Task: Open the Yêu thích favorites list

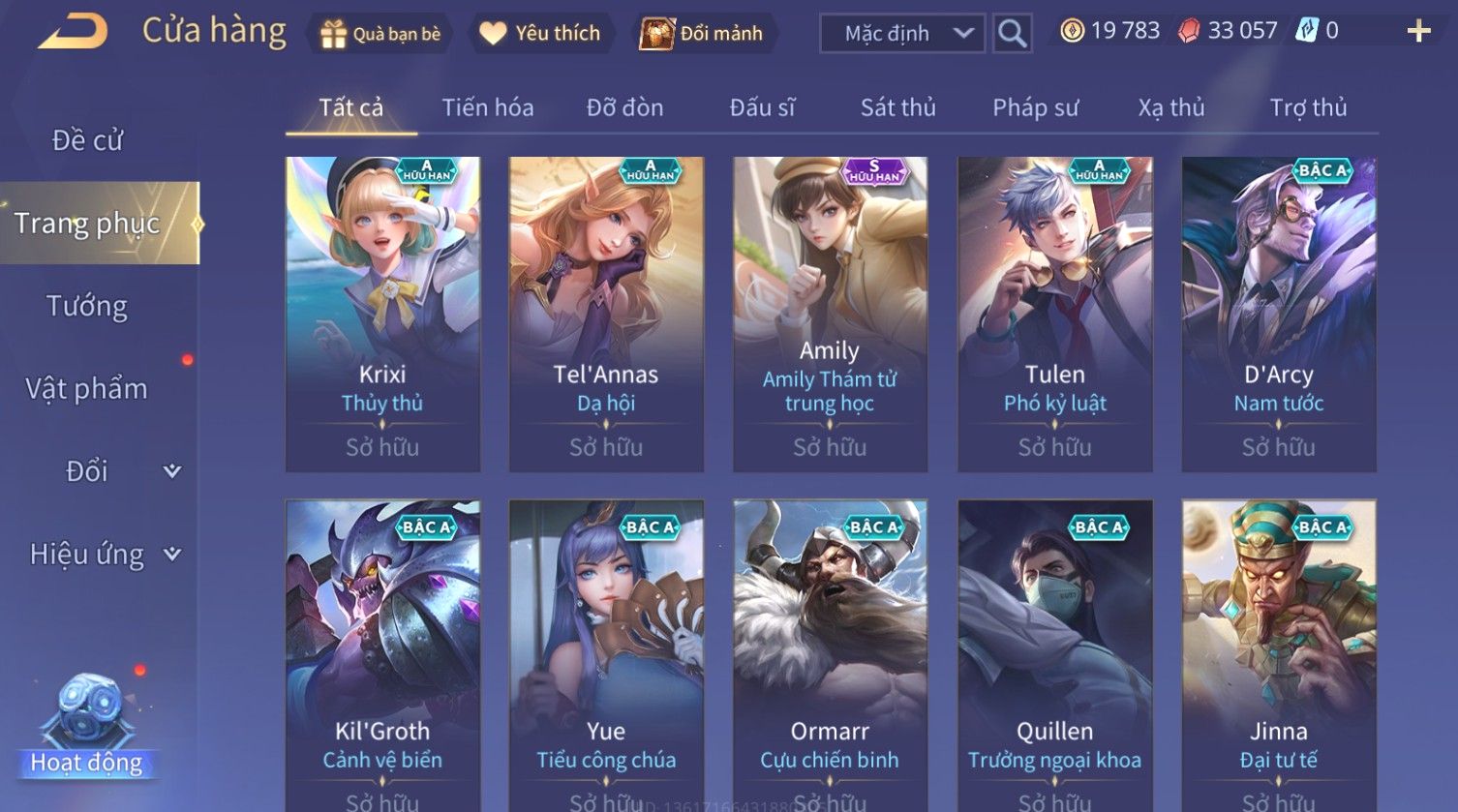Action: (x=541, y=34)
